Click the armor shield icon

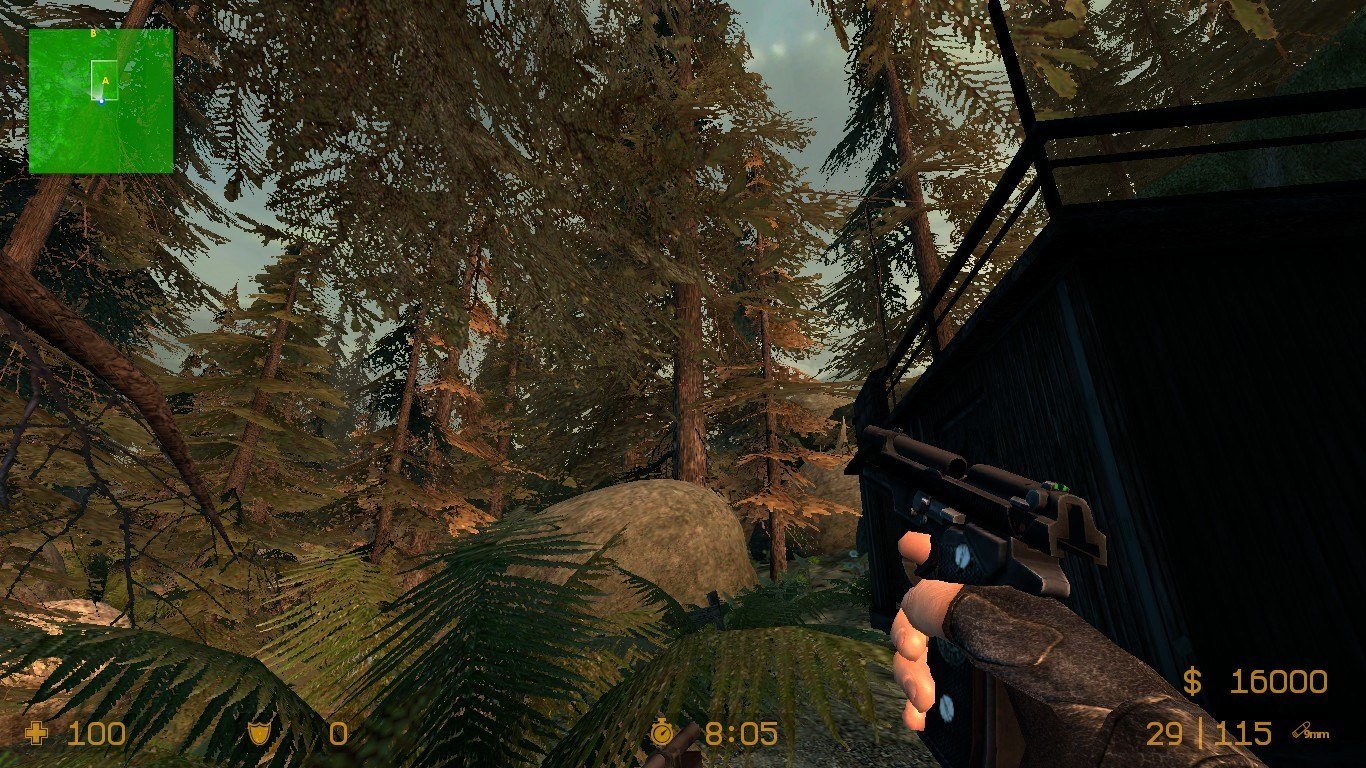(259, 734)
